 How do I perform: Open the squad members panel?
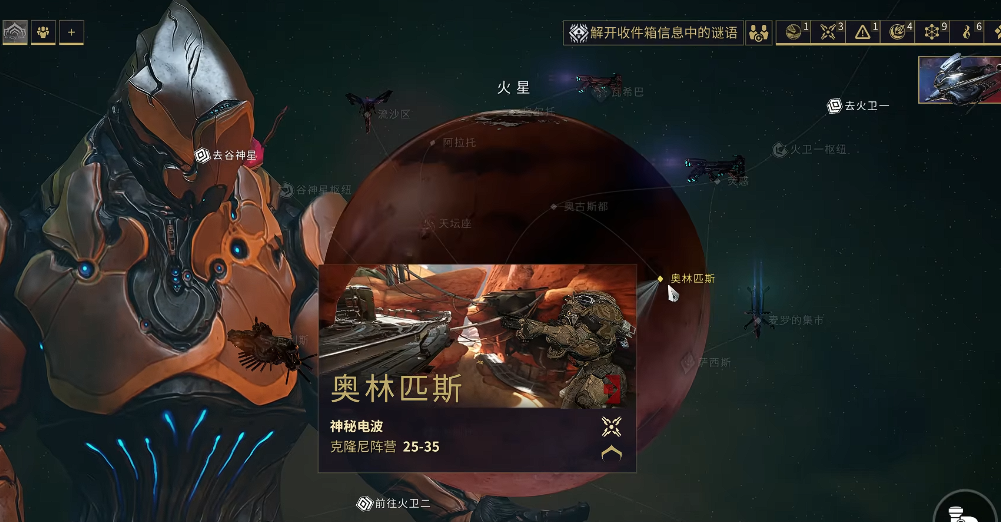(x=43, y=33)
